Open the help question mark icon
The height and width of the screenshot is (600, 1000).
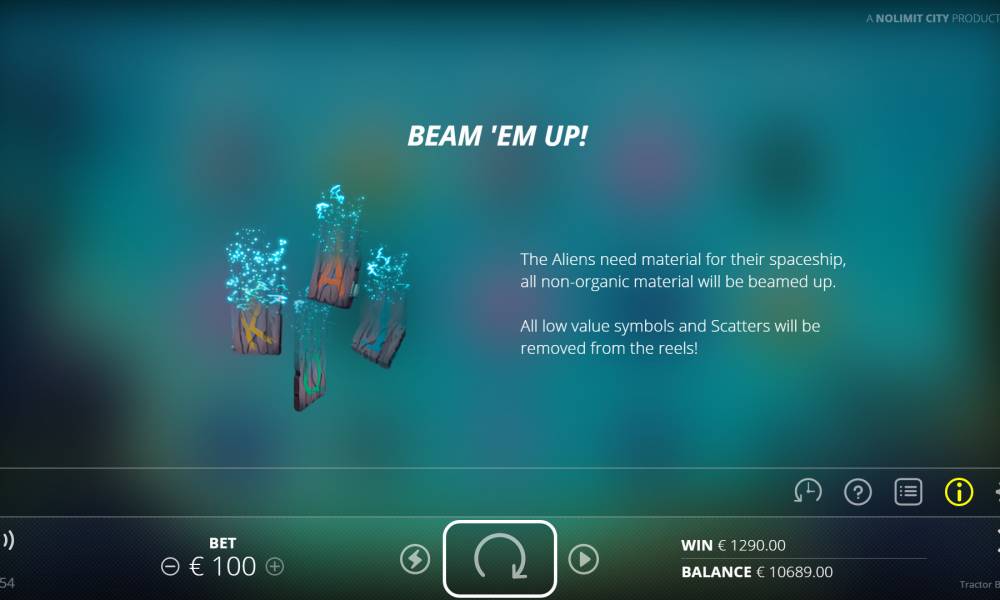click(x=858, y=491)
